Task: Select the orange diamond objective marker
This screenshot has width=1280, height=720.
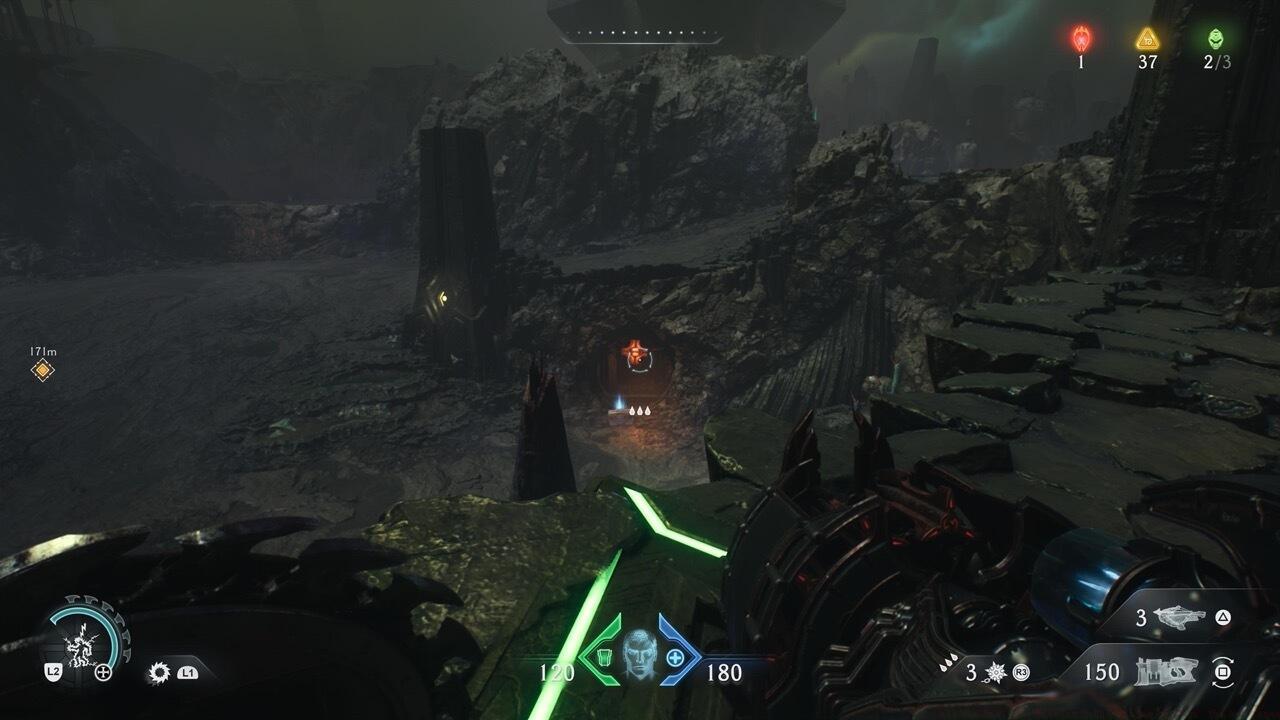Action: point(42,371)
